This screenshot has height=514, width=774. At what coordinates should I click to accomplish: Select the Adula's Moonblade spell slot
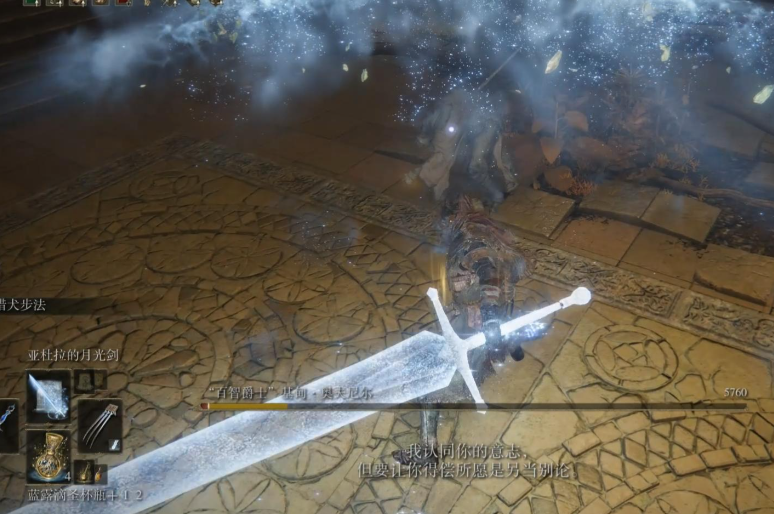tap(48, 396)
